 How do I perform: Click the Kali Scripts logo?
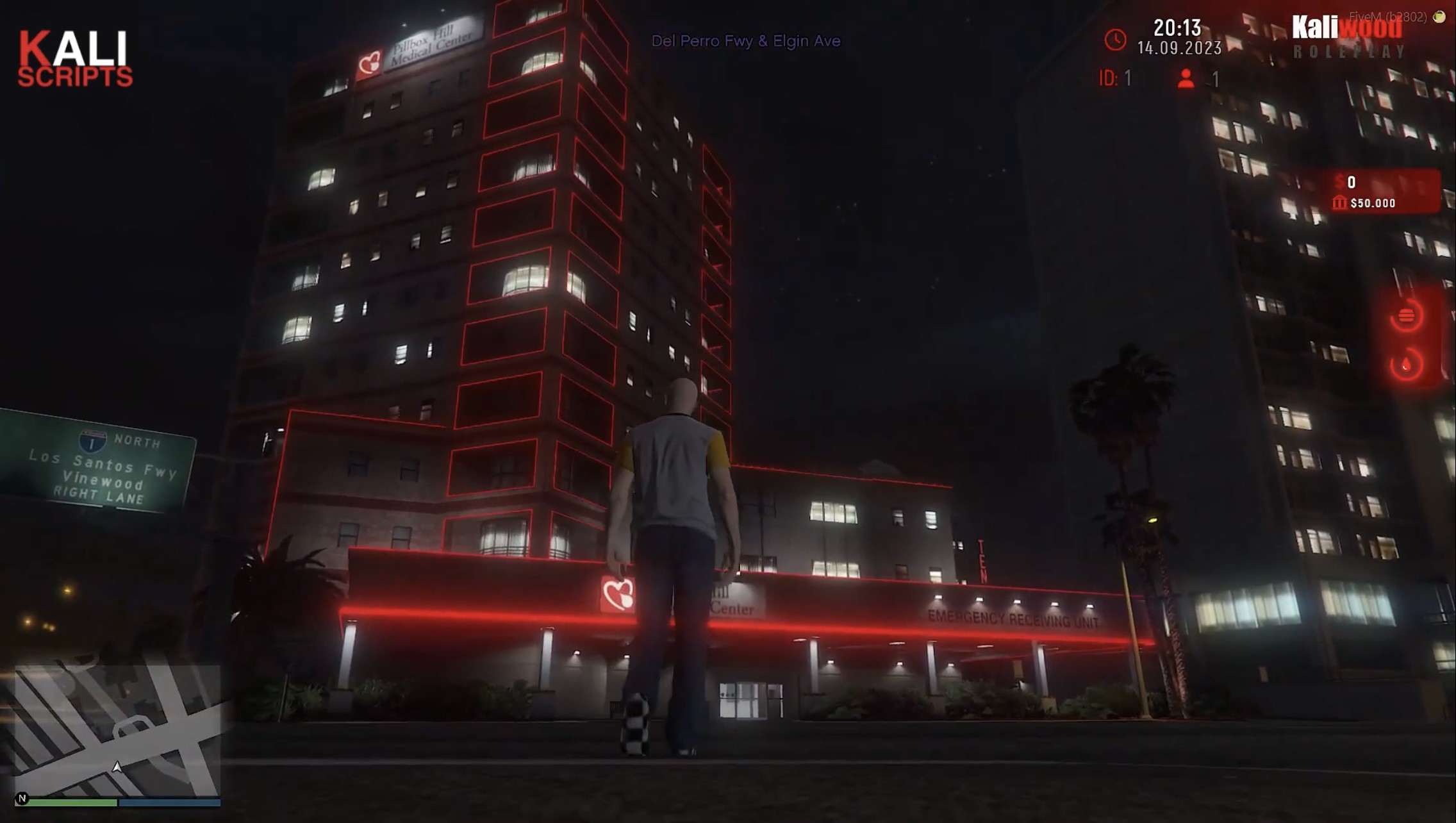click(75, 59)
